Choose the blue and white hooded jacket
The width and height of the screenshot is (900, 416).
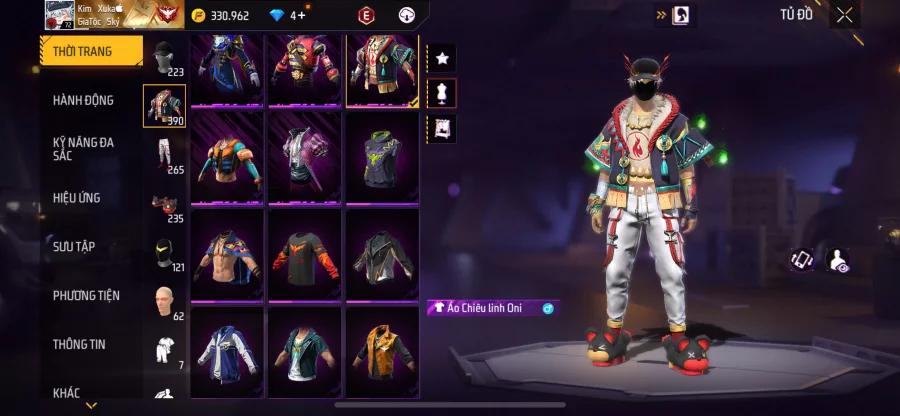tap(227, 352)
